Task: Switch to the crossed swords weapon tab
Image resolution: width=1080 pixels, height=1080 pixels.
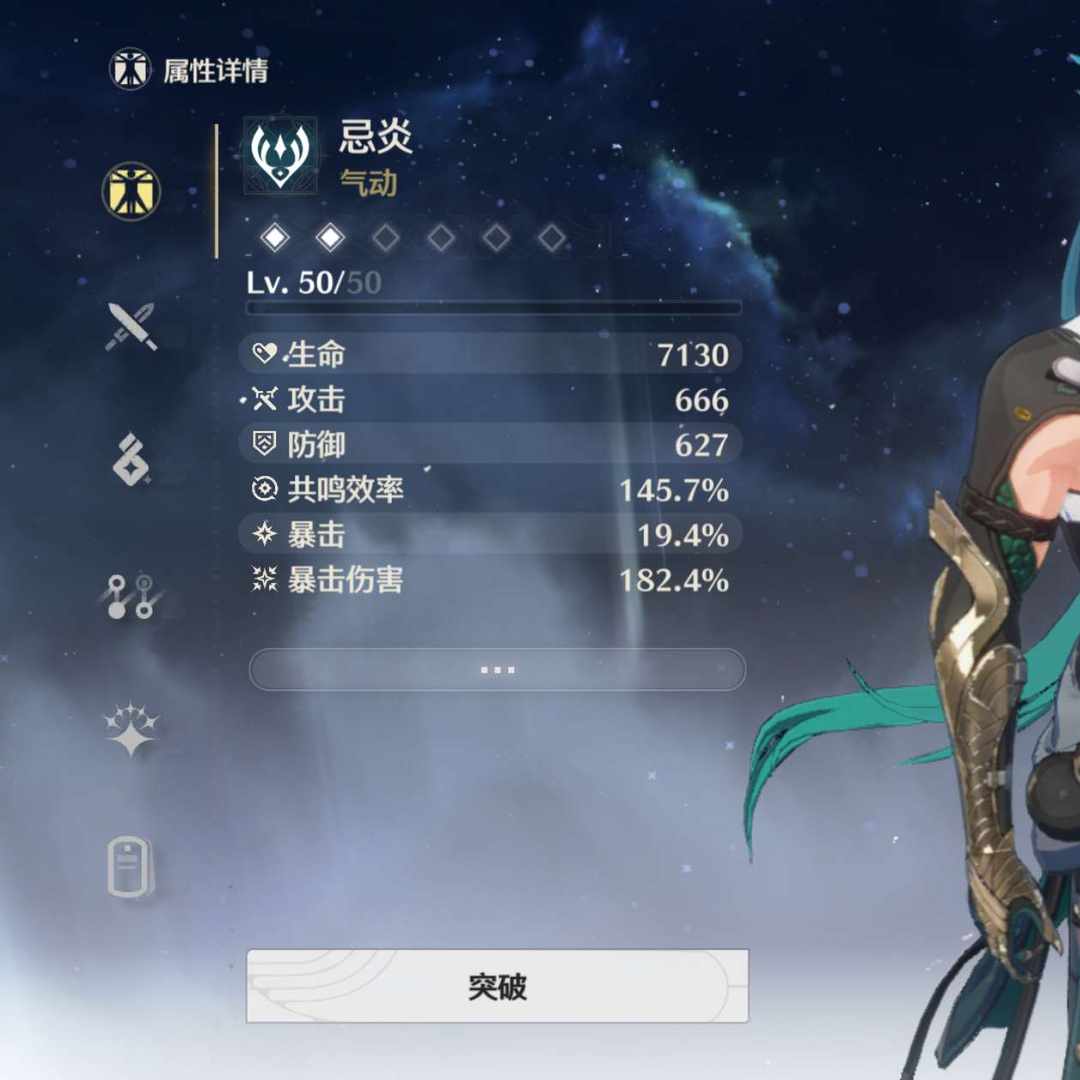Action: coord(131,326)
